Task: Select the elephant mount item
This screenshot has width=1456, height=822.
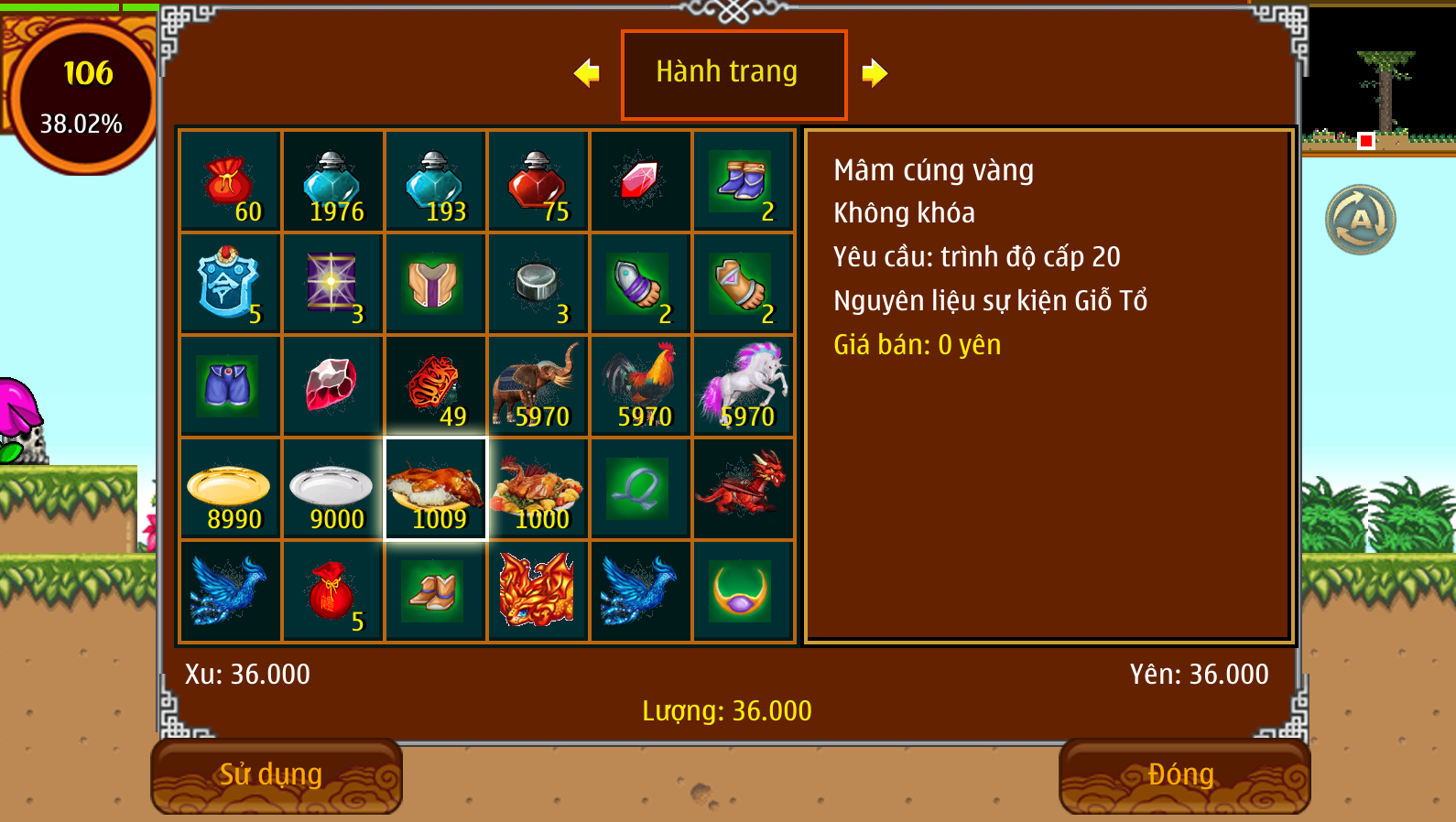Action: [x=538, y=386]
